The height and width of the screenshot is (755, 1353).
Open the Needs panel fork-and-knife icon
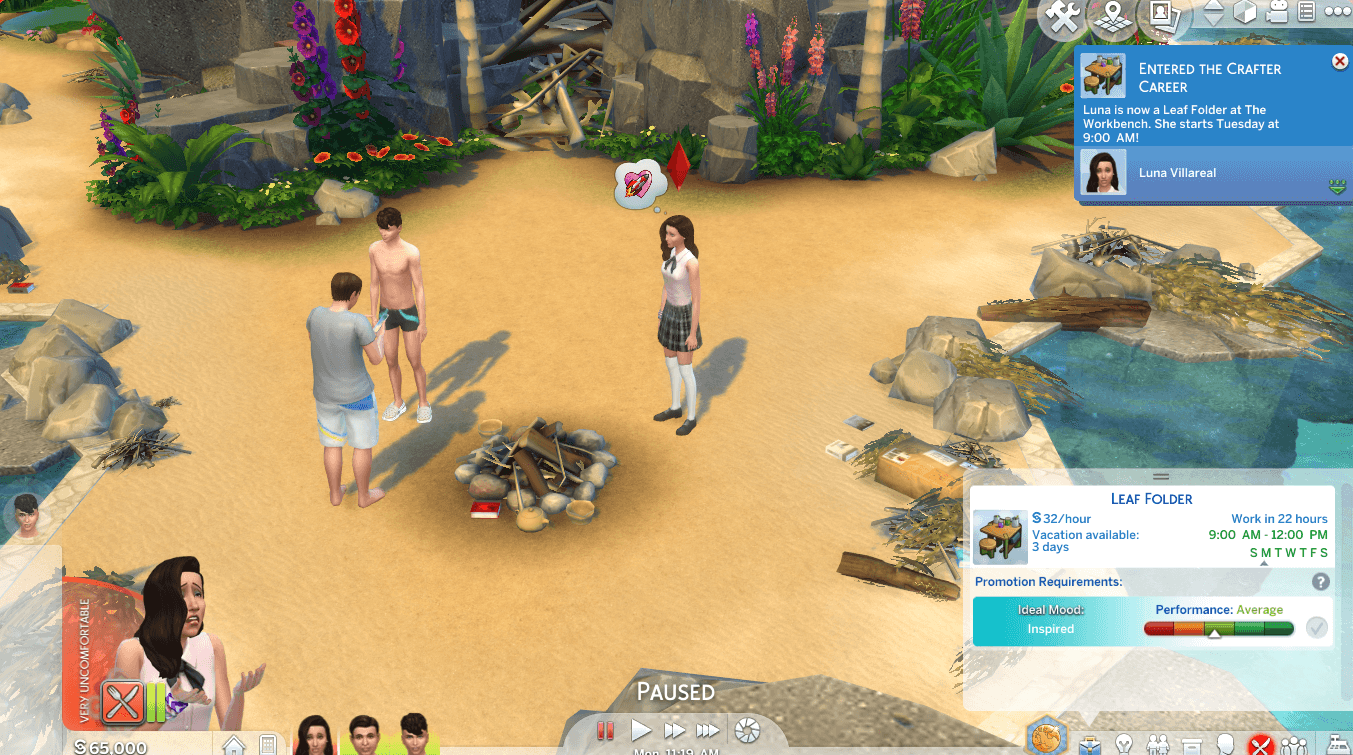point(1259,745)
